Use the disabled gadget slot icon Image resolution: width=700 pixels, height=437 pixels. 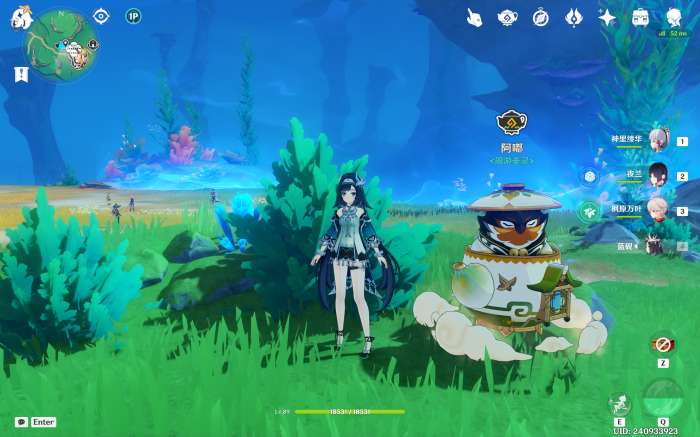point(661,343)
